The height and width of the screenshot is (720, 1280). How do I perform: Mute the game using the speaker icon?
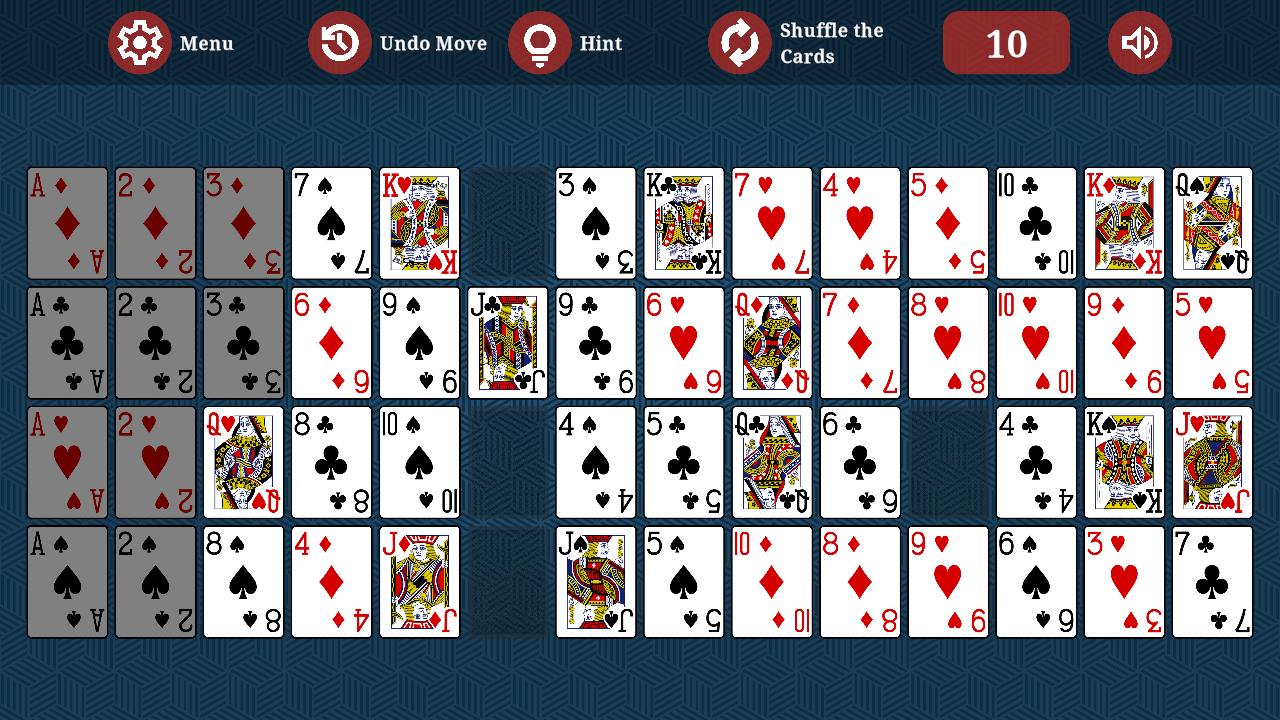point(1139,43)
